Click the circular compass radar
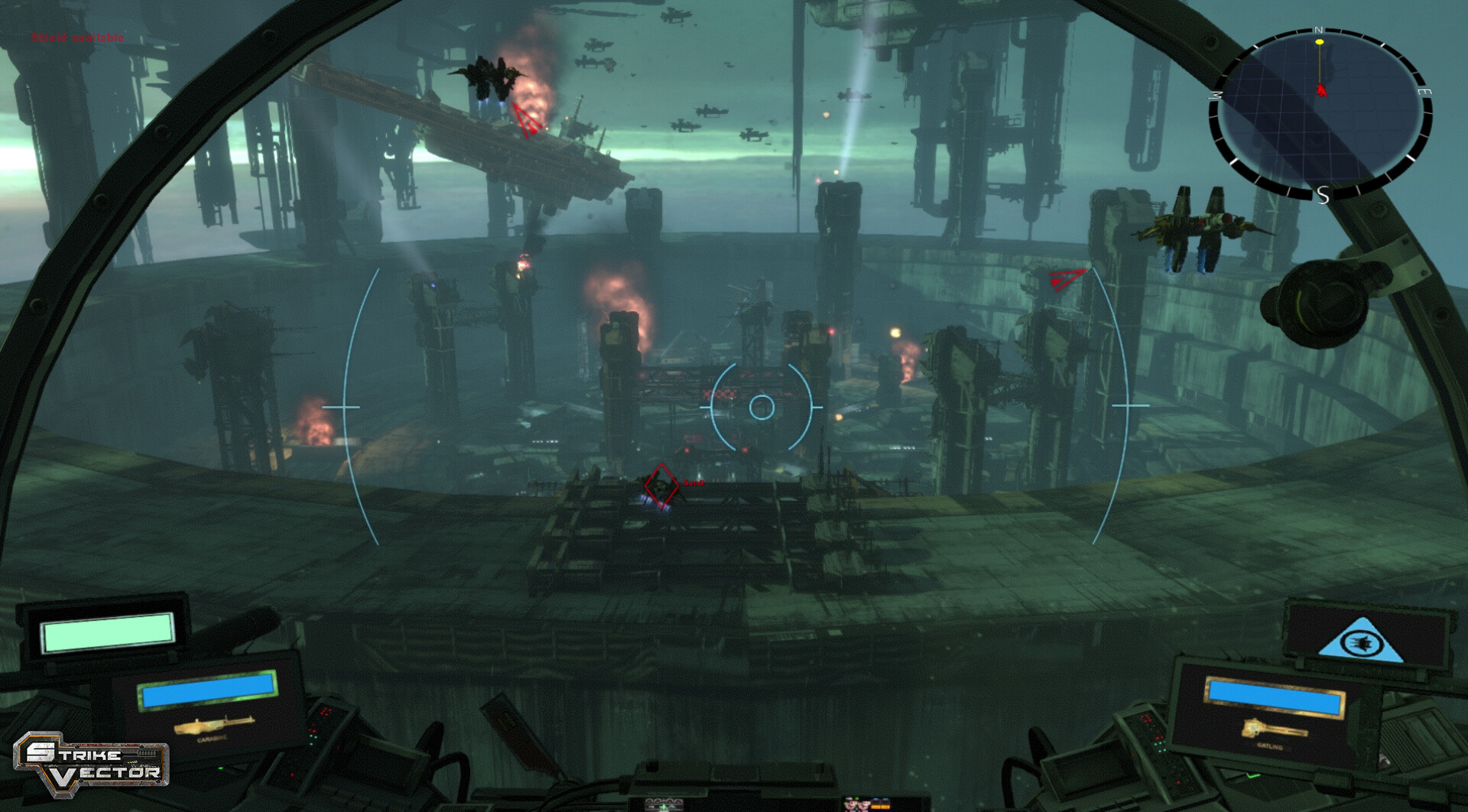Image resolution: width=1468 pixels, height=812 pixels. [1320, 112]
